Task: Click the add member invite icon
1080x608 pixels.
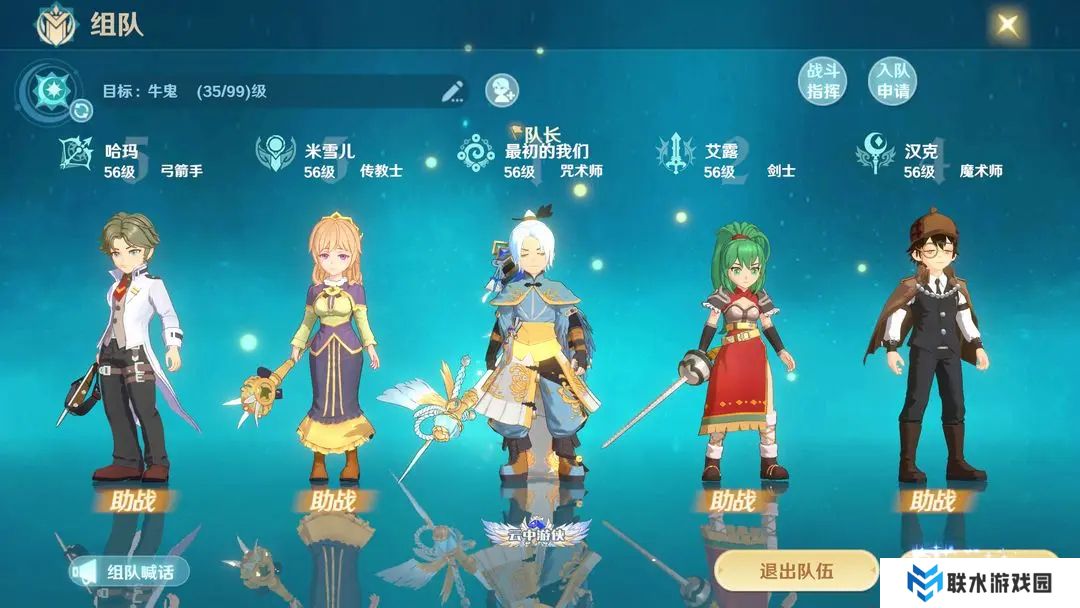Action: [x=502, y=91]
